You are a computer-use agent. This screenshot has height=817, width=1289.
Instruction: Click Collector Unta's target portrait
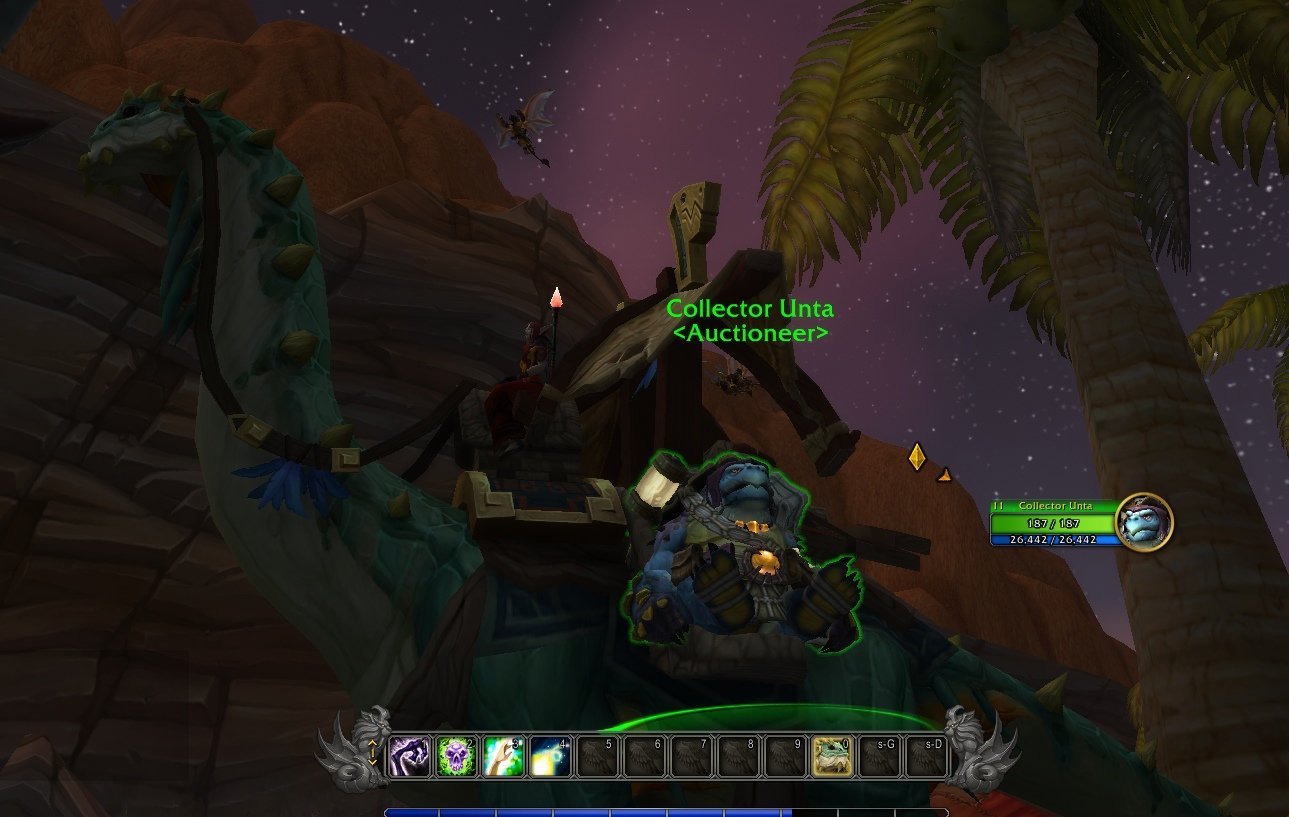[x=1144, y=523]
